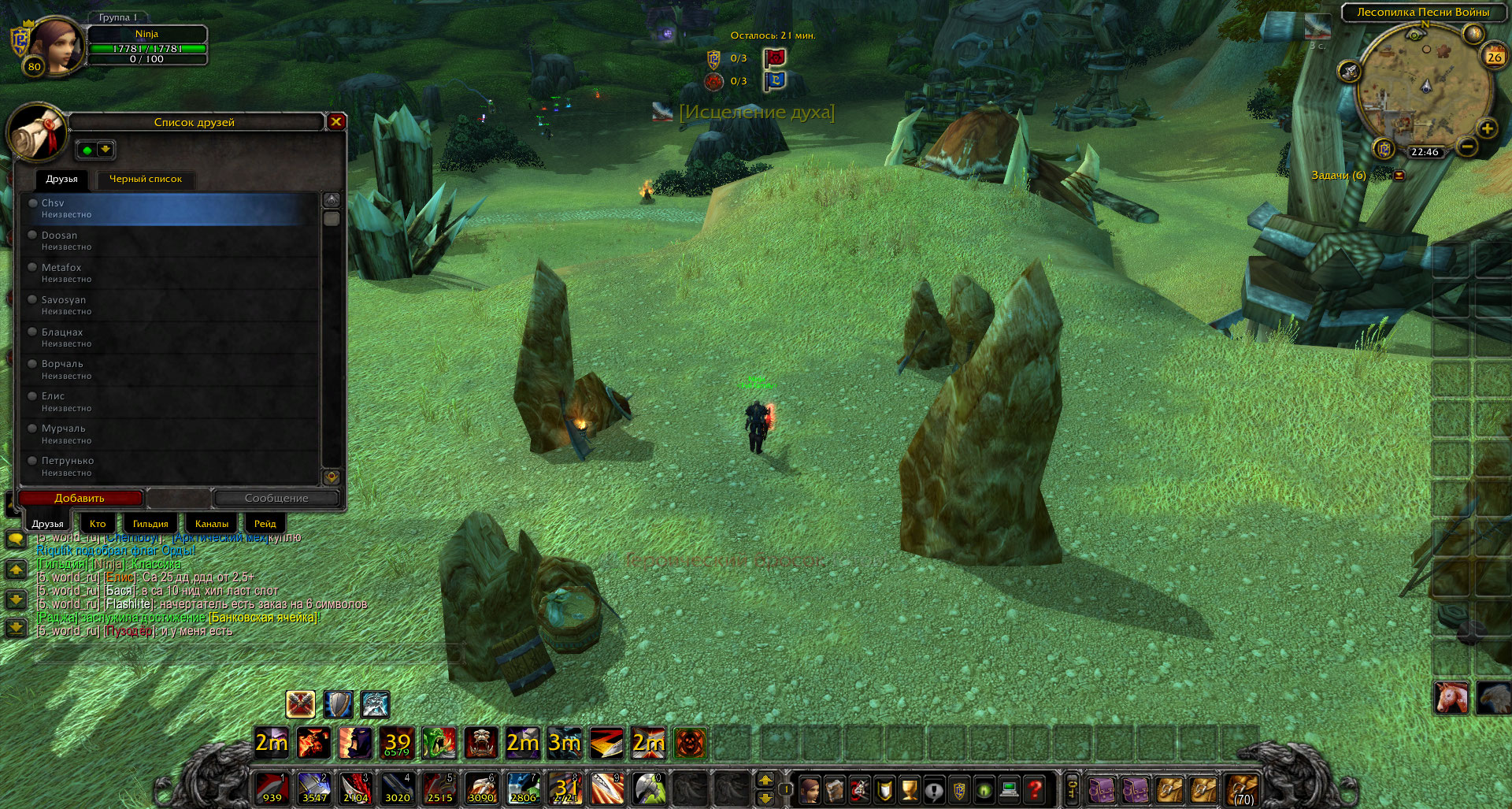
Task: Open the calendar button showing 26
Action: pyautogui.click(x=1494, y=56)
